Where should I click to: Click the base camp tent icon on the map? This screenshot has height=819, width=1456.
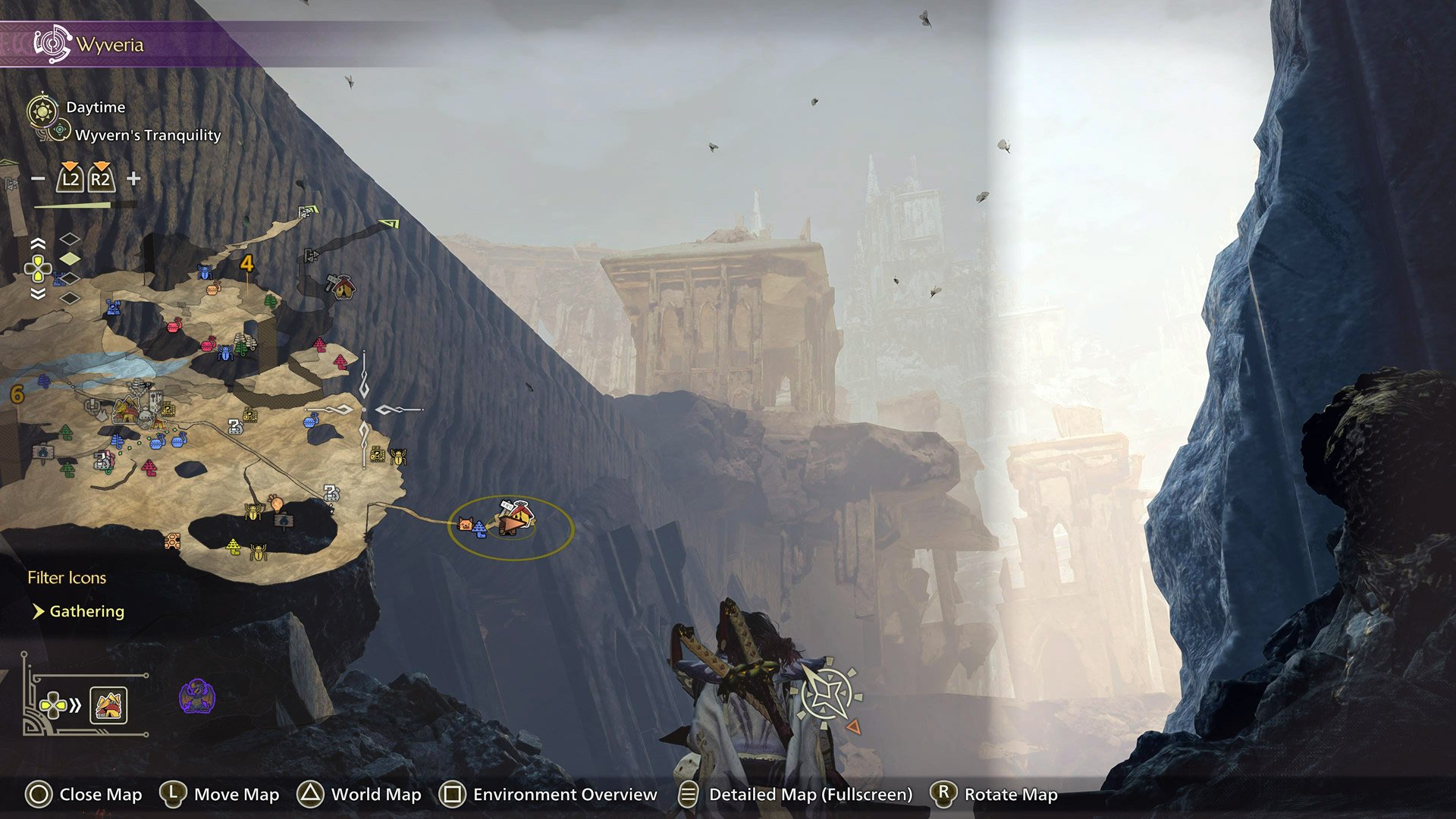pos(127,411)
